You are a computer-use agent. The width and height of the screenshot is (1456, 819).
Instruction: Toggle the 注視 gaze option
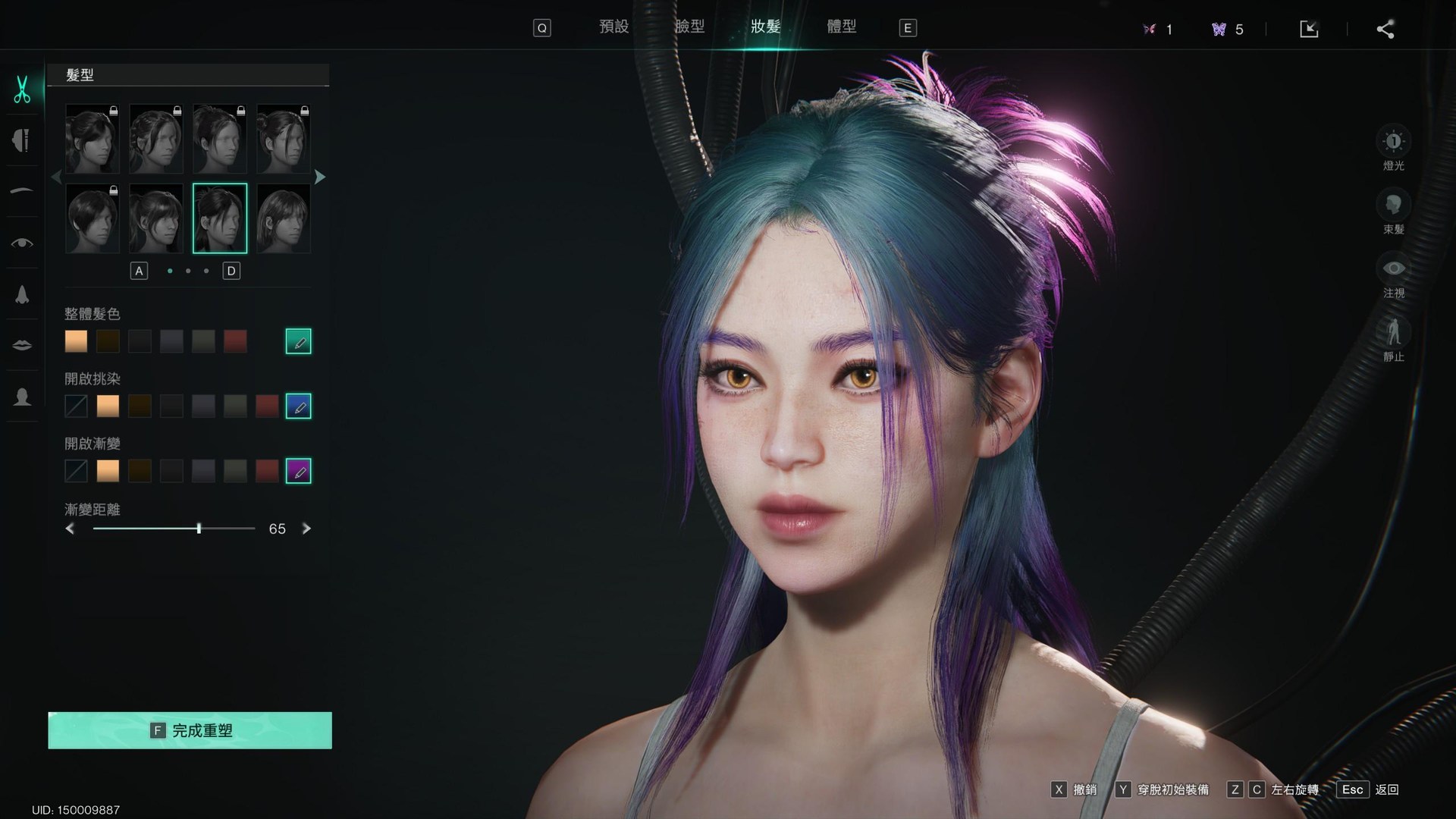coord(1393,269)
